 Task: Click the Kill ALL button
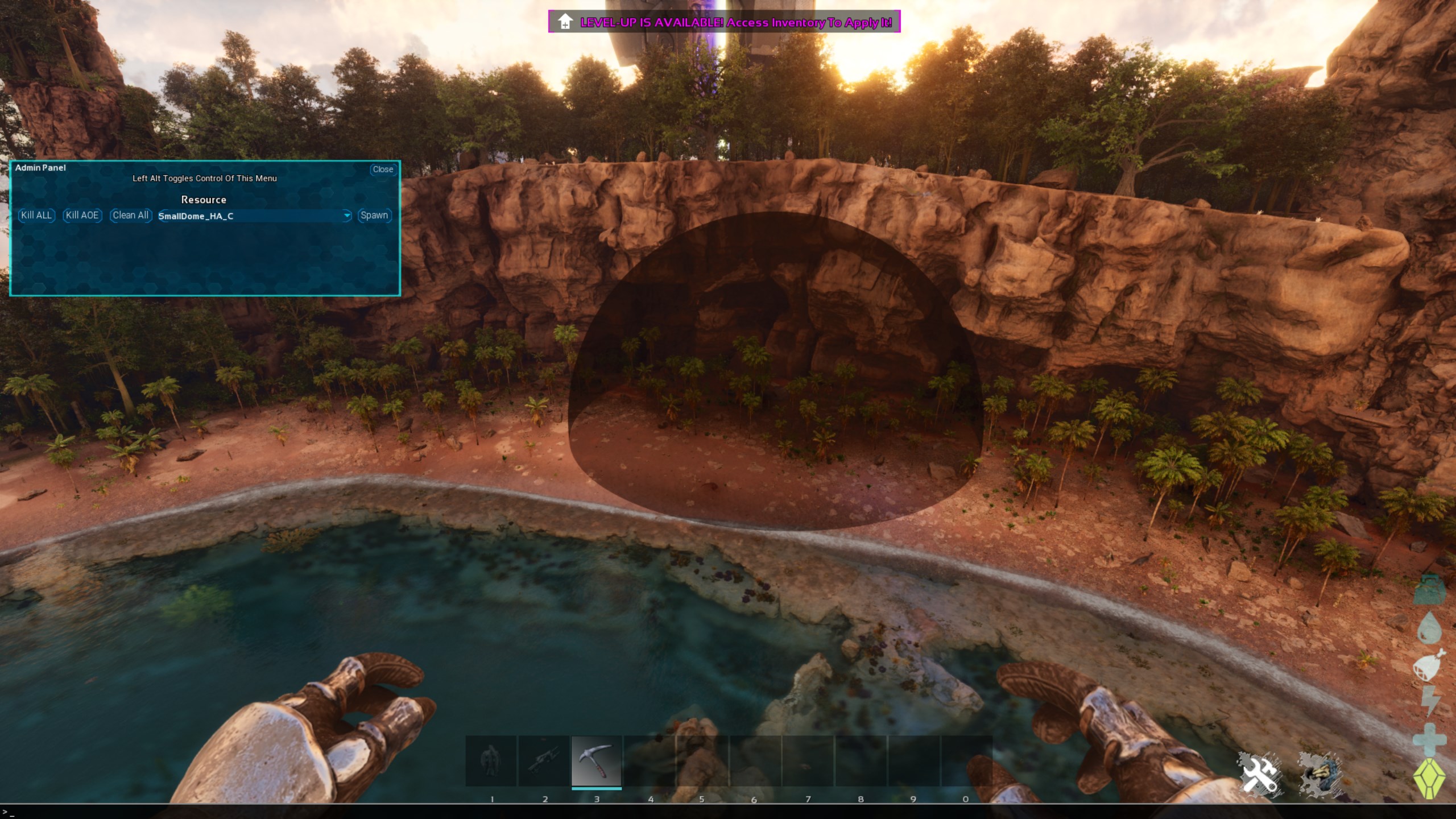36,216
